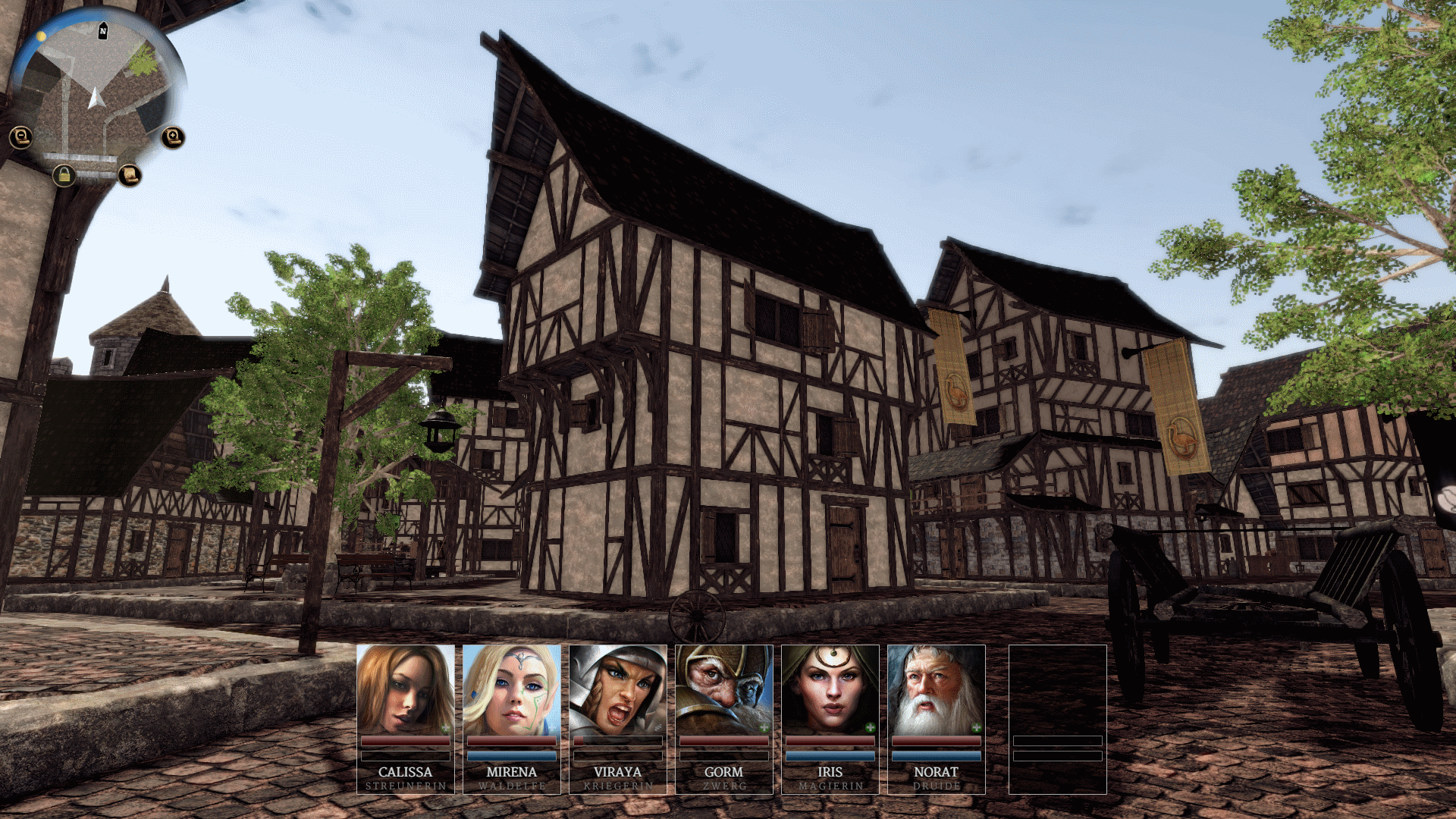The width and height of the screenshot is (1456, 819).
Task: Zoom out the minimap with the minus scroll
Action: [21, 137]
